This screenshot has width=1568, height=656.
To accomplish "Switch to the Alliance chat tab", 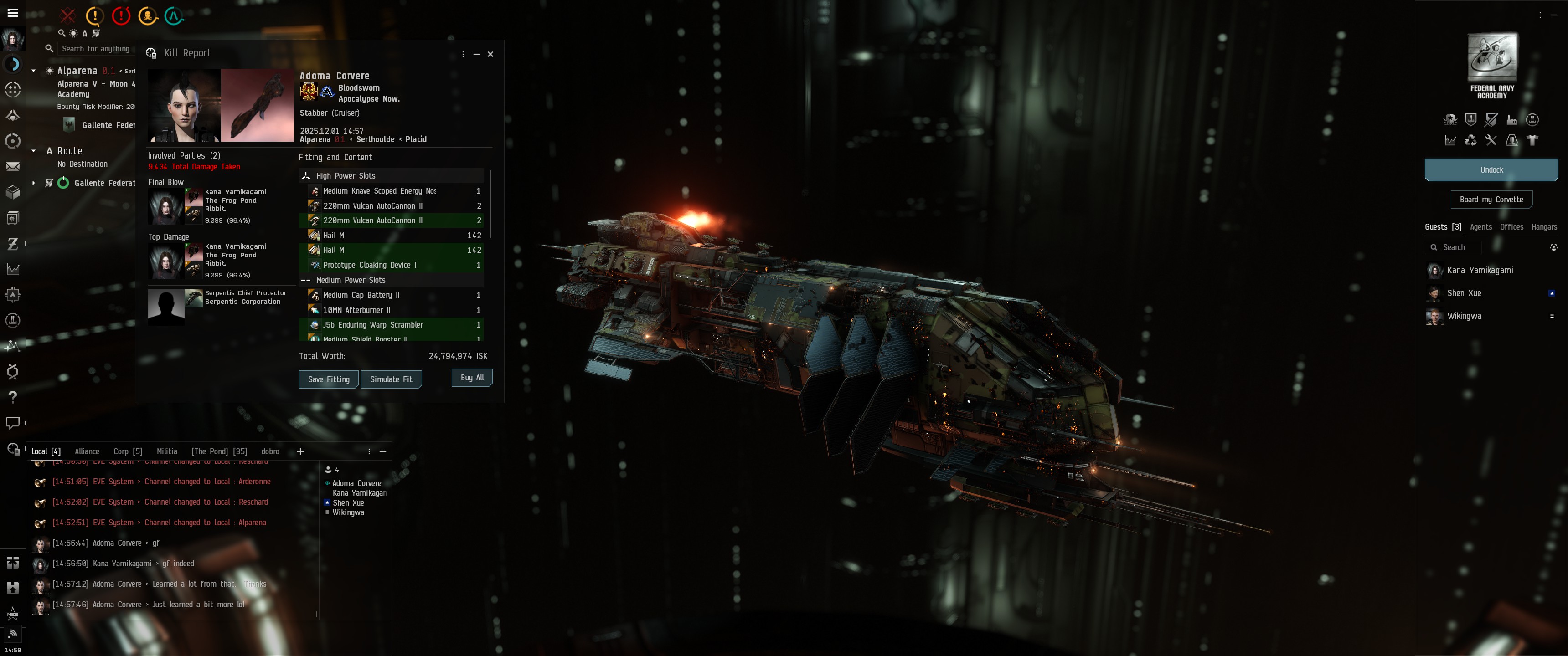I will [87, 451].
